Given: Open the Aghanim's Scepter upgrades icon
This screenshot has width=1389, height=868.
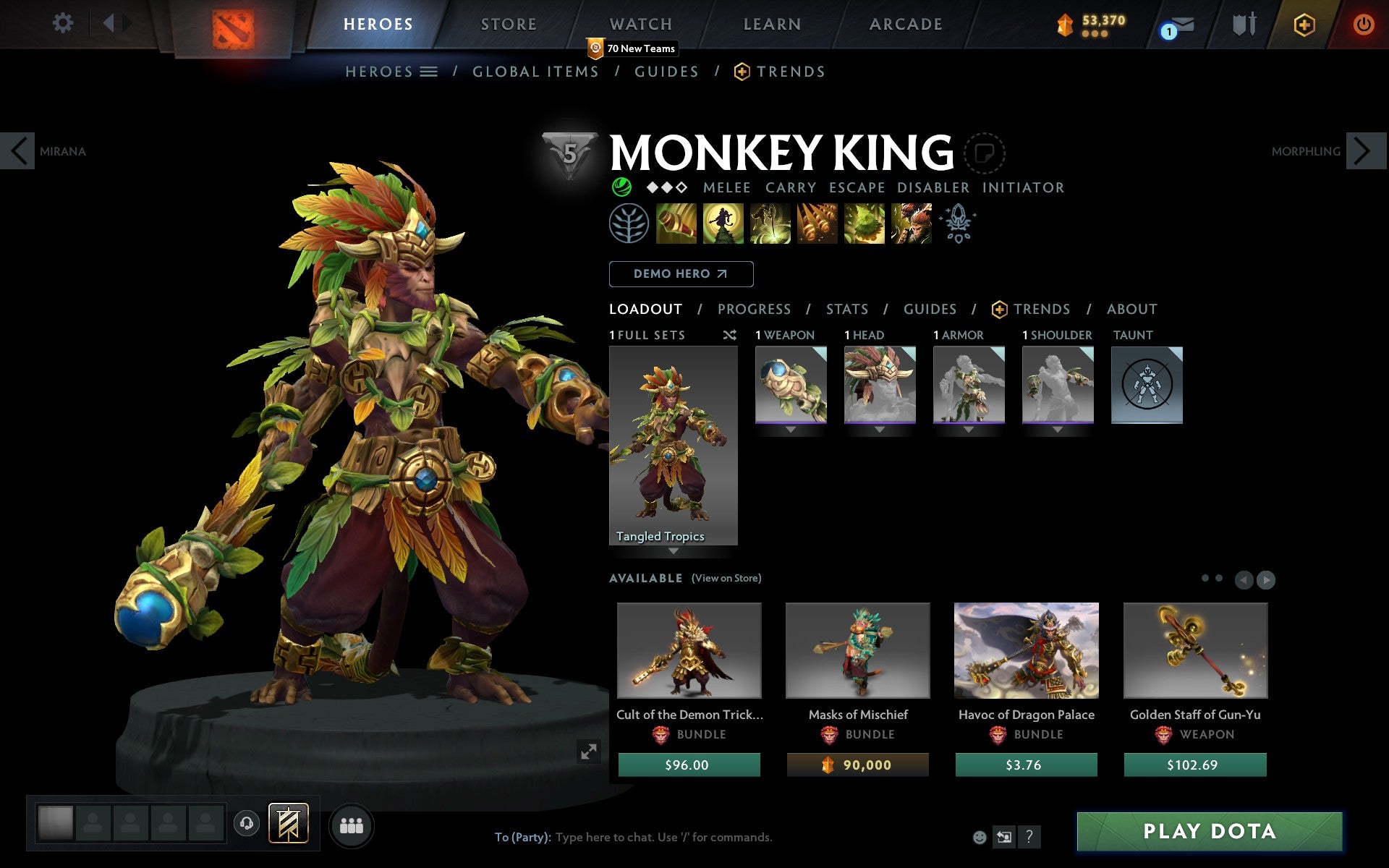Looking at the screenshot, I should [x=956, y=224].
